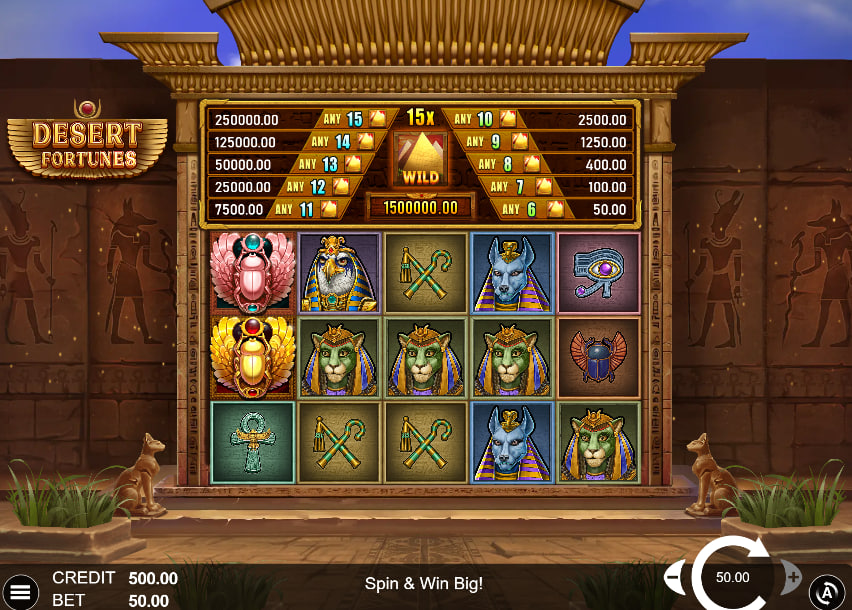The height and width of the screenshot is (610, 852).
Task: Spin the reels with the circular arrow button
Action: (x=733, y=577)
